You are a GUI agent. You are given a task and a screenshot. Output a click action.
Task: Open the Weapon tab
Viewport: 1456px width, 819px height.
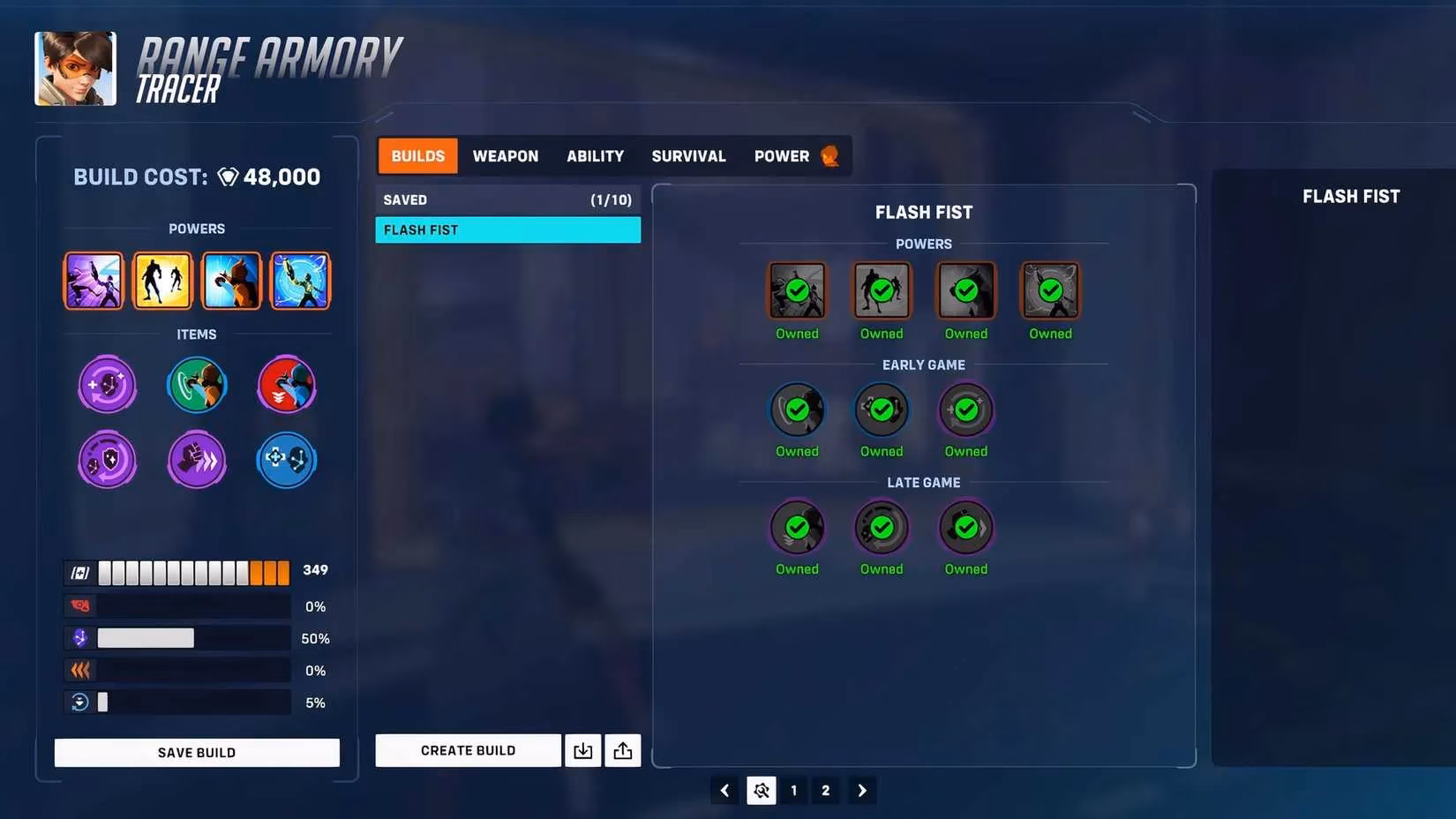point(505,156)
